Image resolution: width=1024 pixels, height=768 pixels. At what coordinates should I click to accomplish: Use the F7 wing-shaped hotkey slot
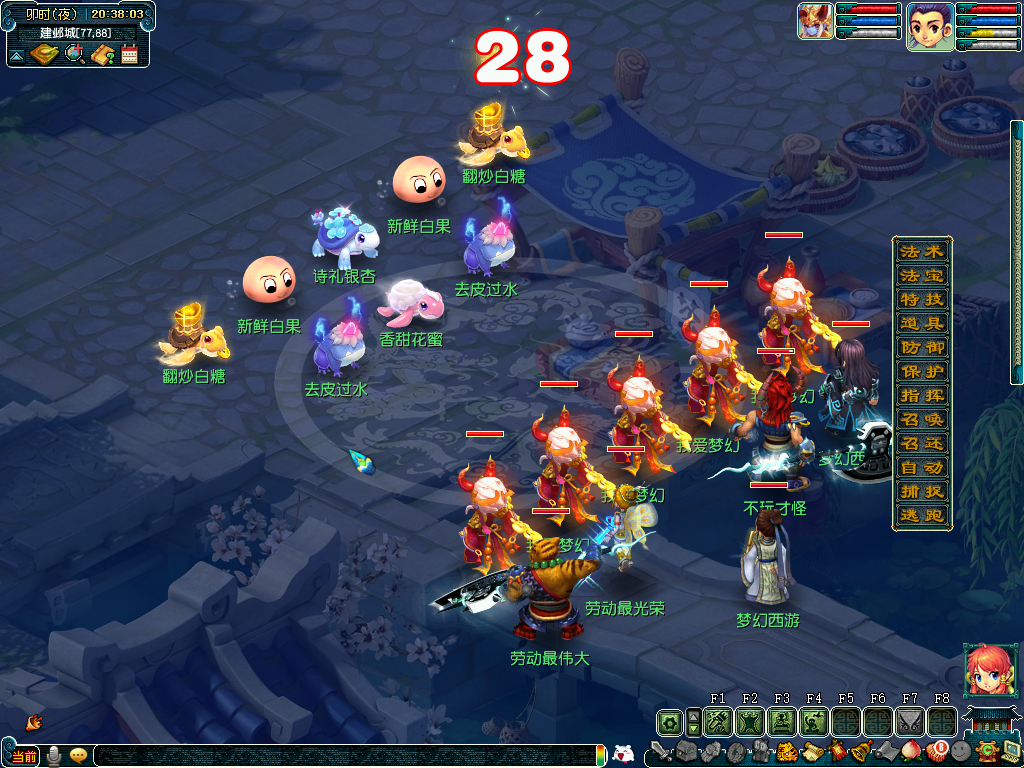click(910, 721)
